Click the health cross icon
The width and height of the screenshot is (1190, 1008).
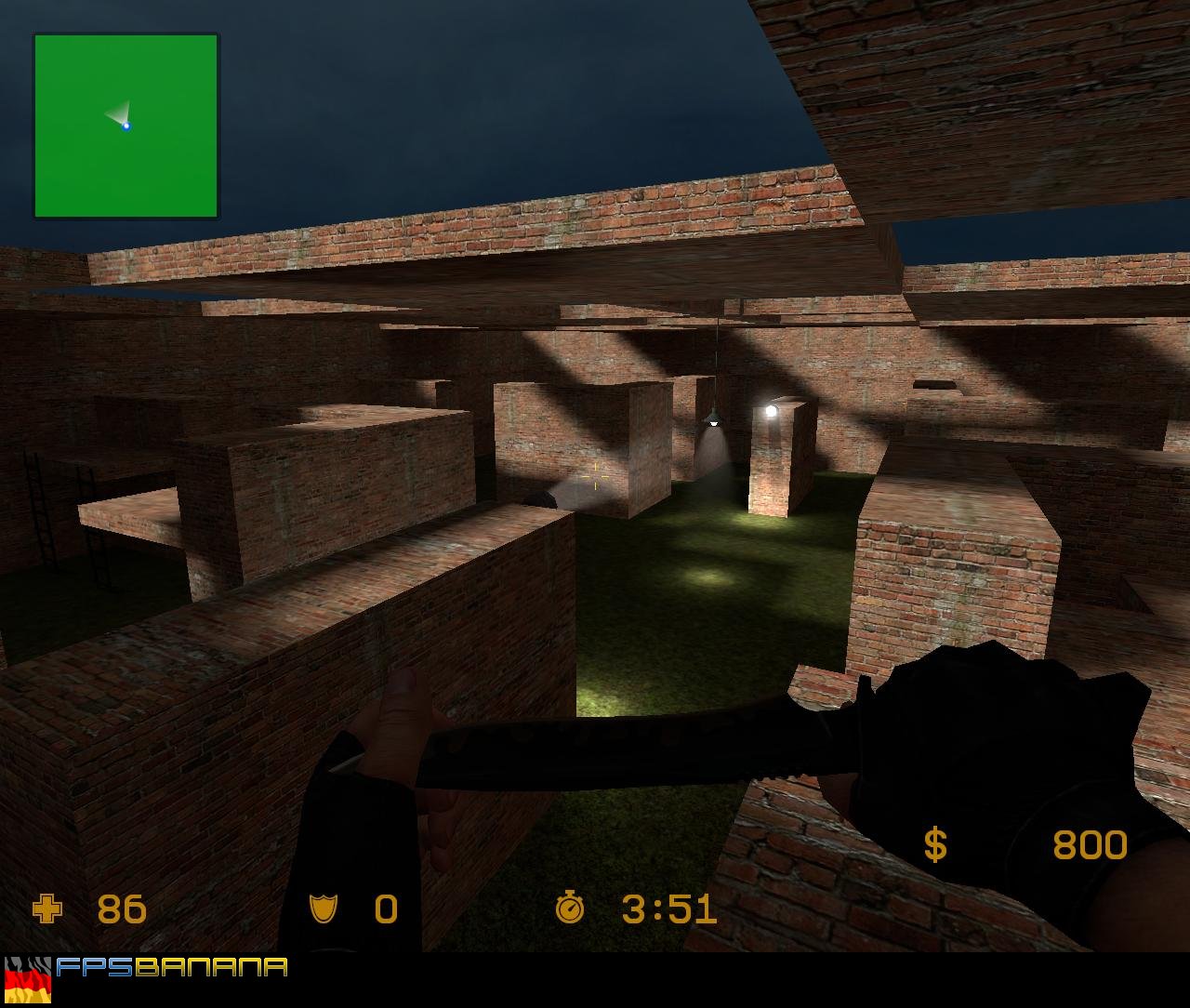[x=46, y=909]
